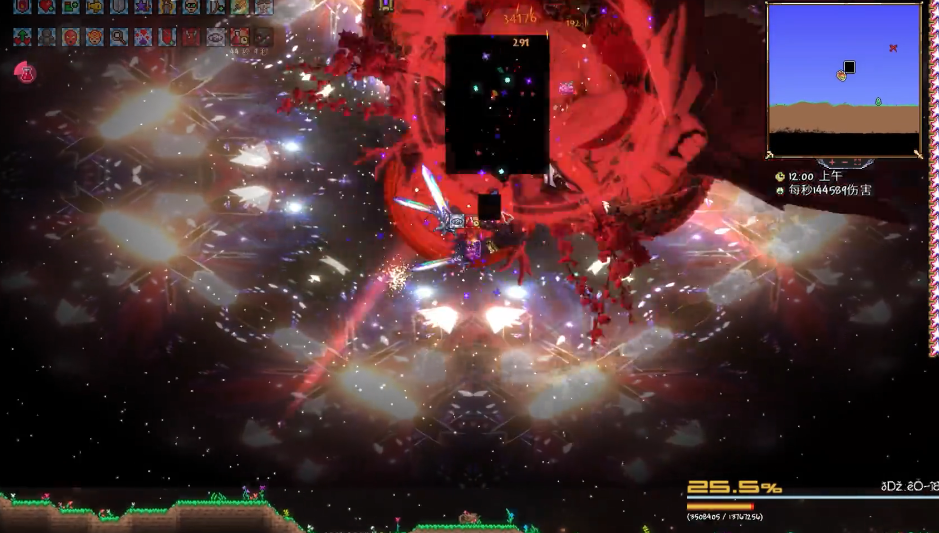This screenshot has width=939, height=533.
Task: Select the purple star buff icon
Action: point(143,7)
